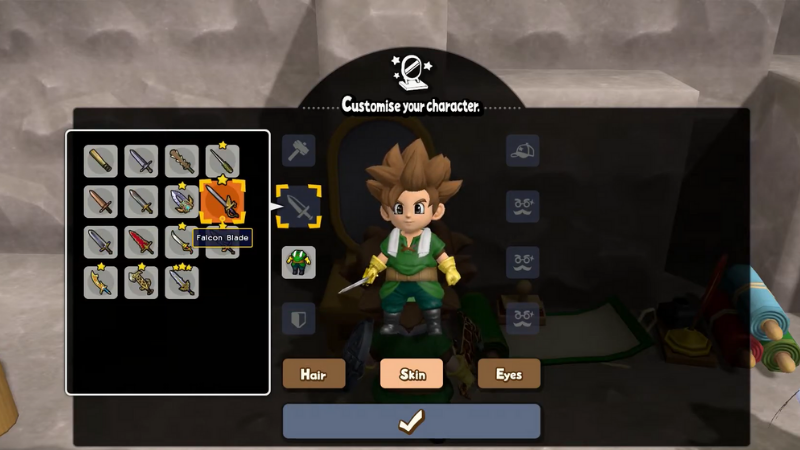Pick the golden curved sword
This screenshot has width=800, height=450.
100,282
